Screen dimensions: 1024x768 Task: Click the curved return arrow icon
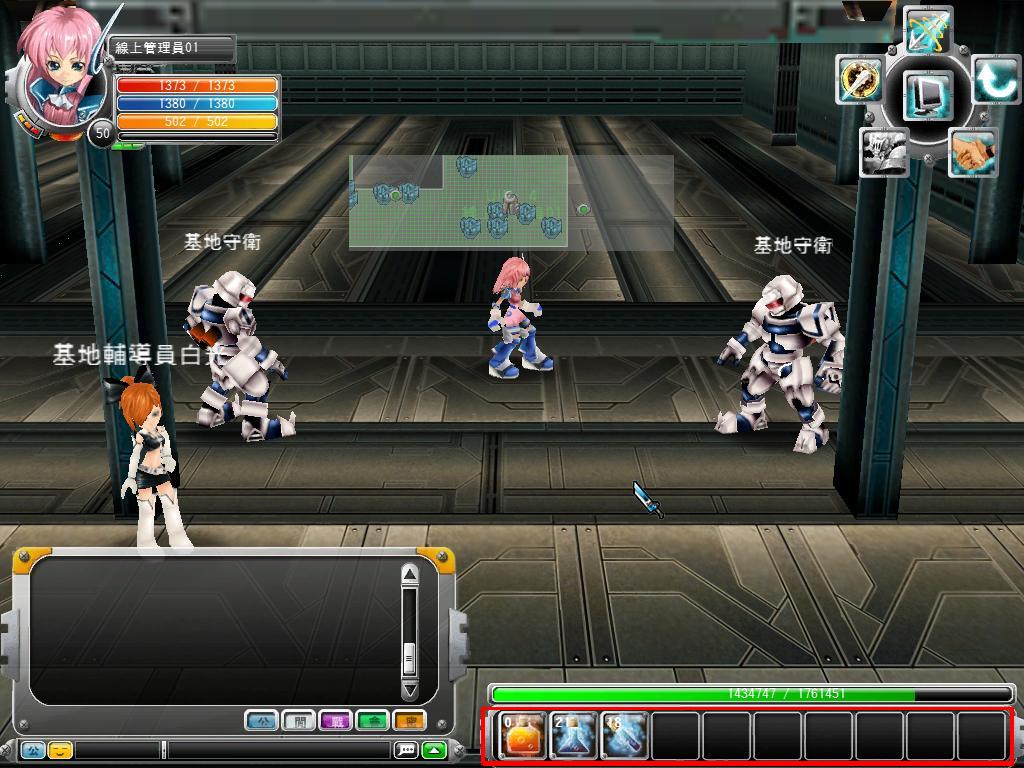pos(994,80)
